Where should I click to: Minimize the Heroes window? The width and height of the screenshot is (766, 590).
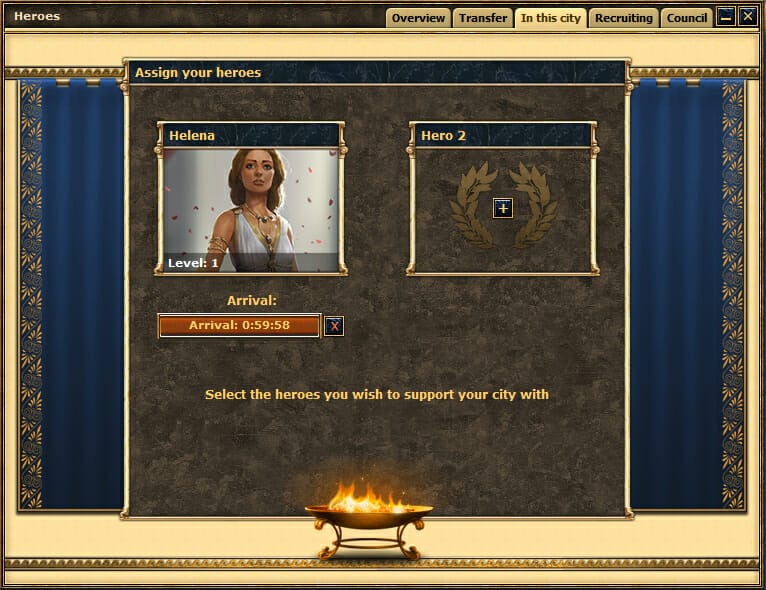click(727, 16)
